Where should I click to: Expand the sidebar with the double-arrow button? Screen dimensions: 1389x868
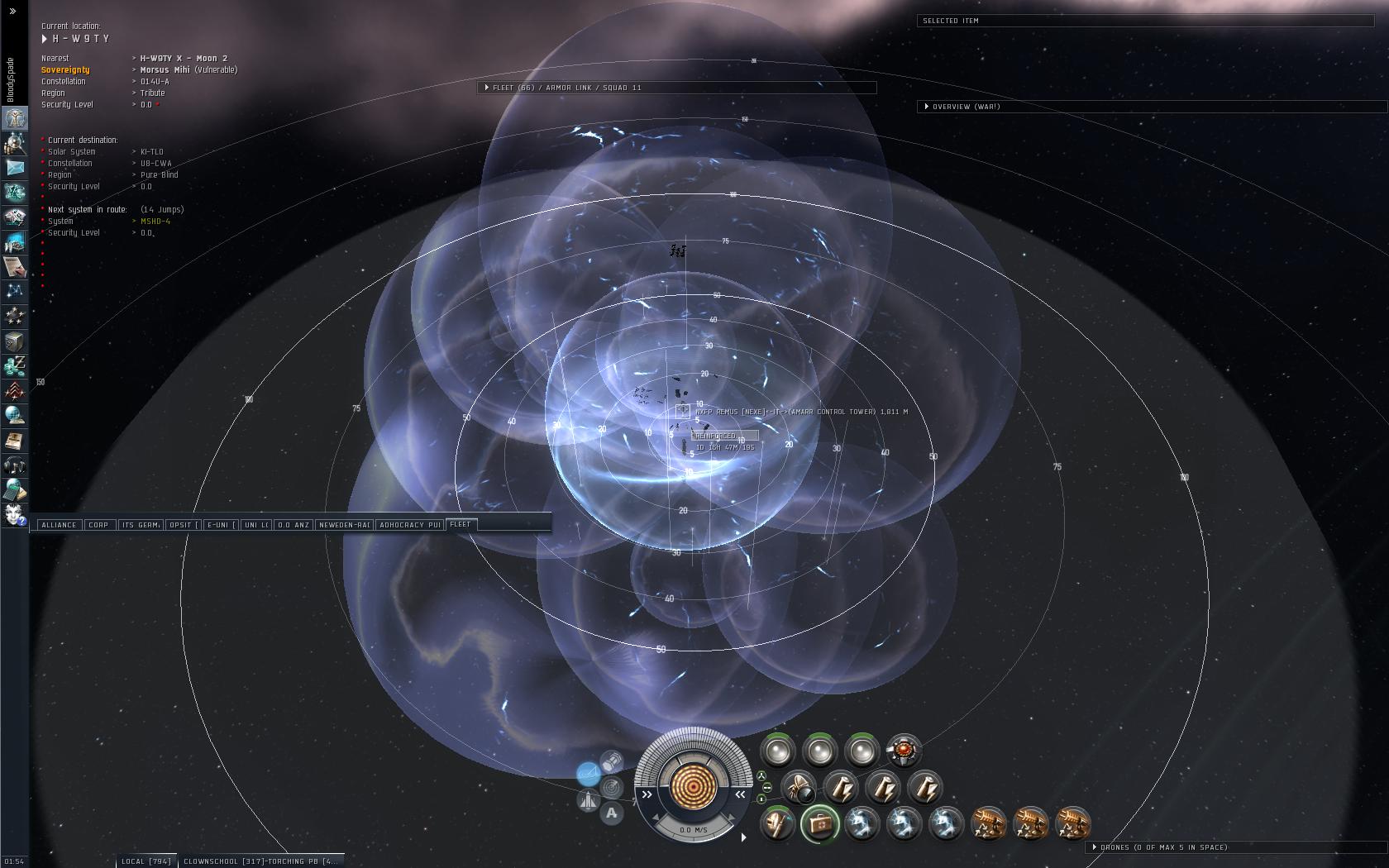12,11
